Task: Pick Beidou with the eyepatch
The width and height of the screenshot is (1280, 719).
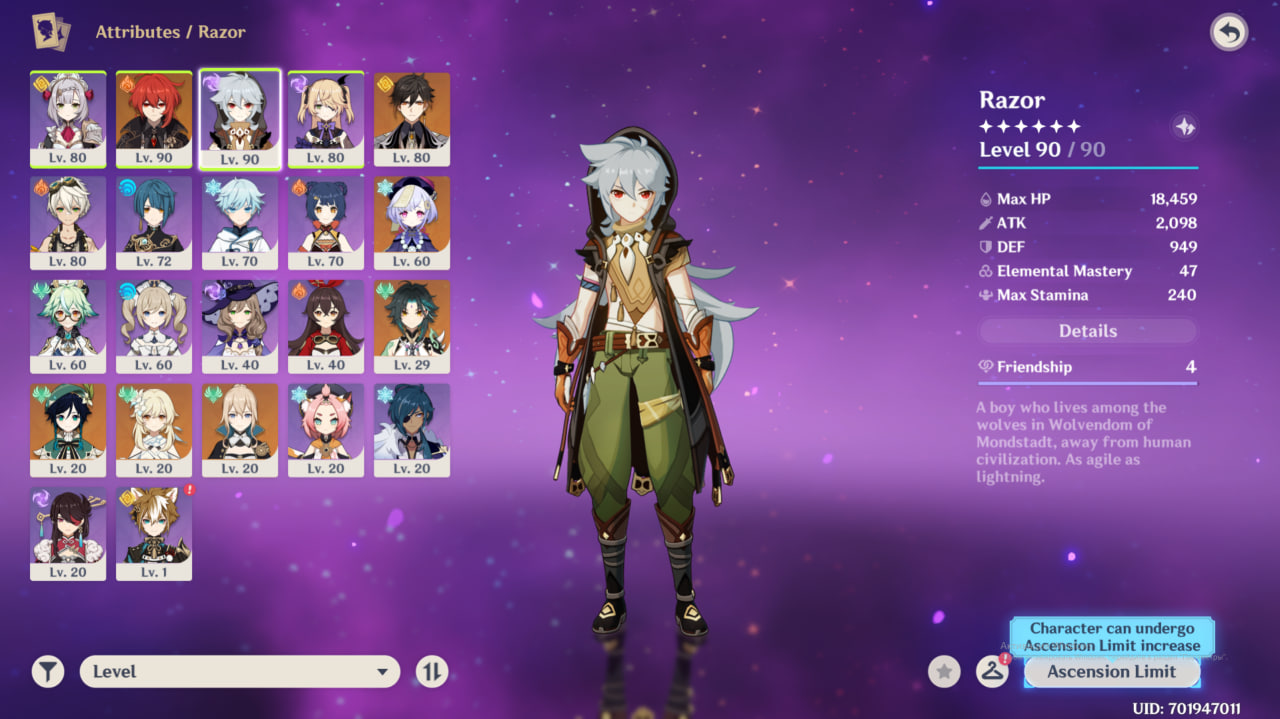Action: point(68,534)
